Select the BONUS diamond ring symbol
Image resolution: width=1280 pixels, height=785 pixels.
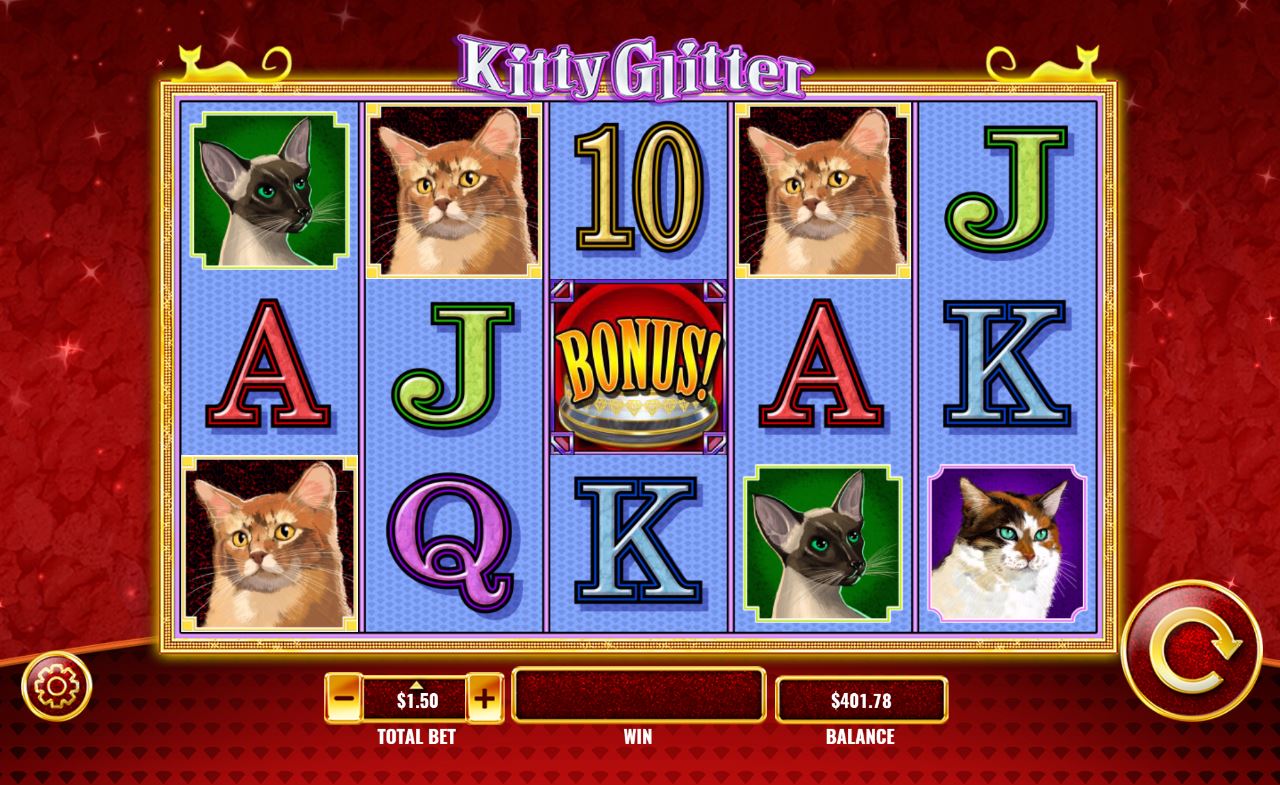tap(637, 367)
